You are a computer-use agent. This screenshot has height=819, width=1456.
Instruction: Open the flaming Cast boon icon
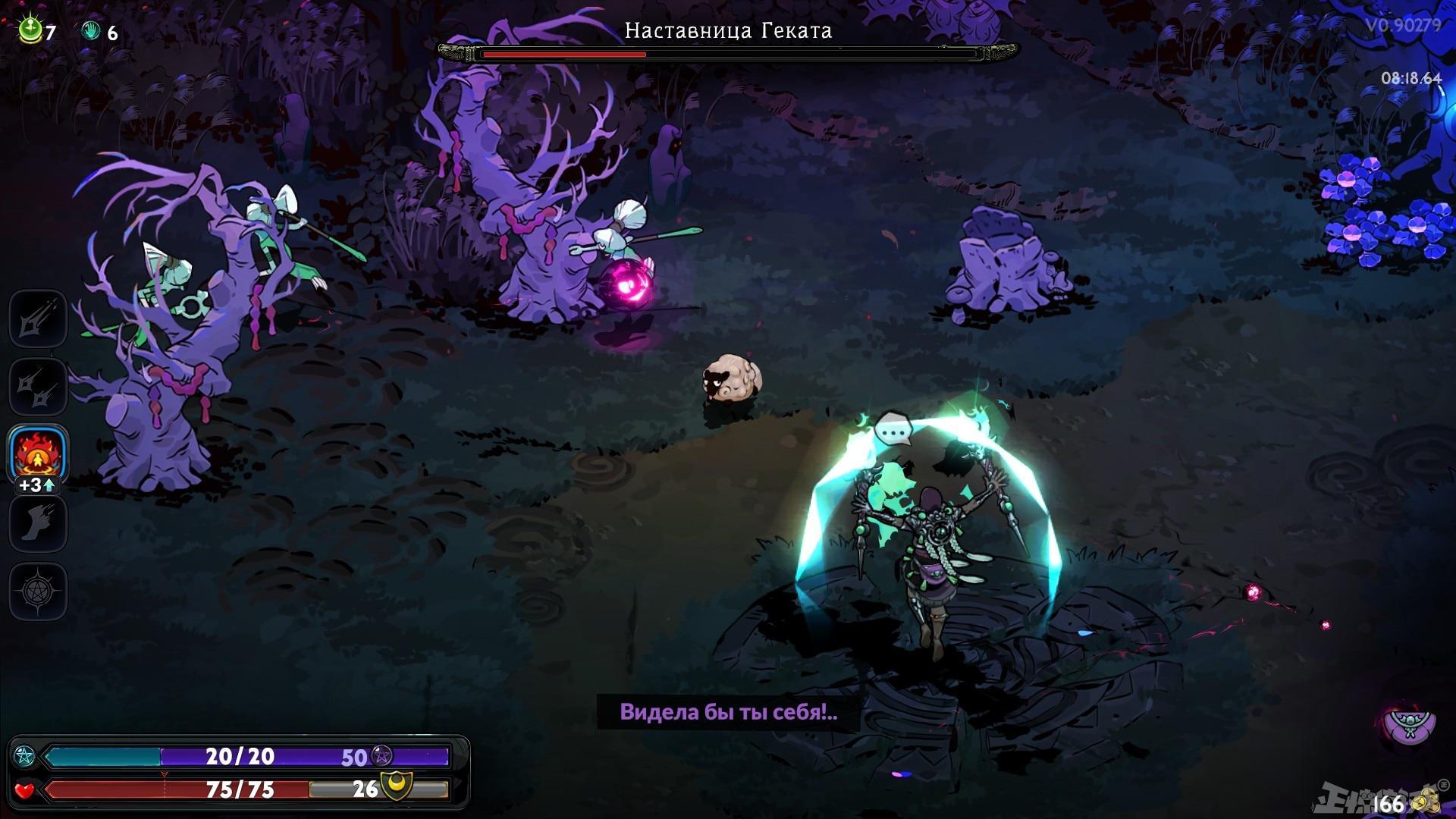(x=38, y=453)
